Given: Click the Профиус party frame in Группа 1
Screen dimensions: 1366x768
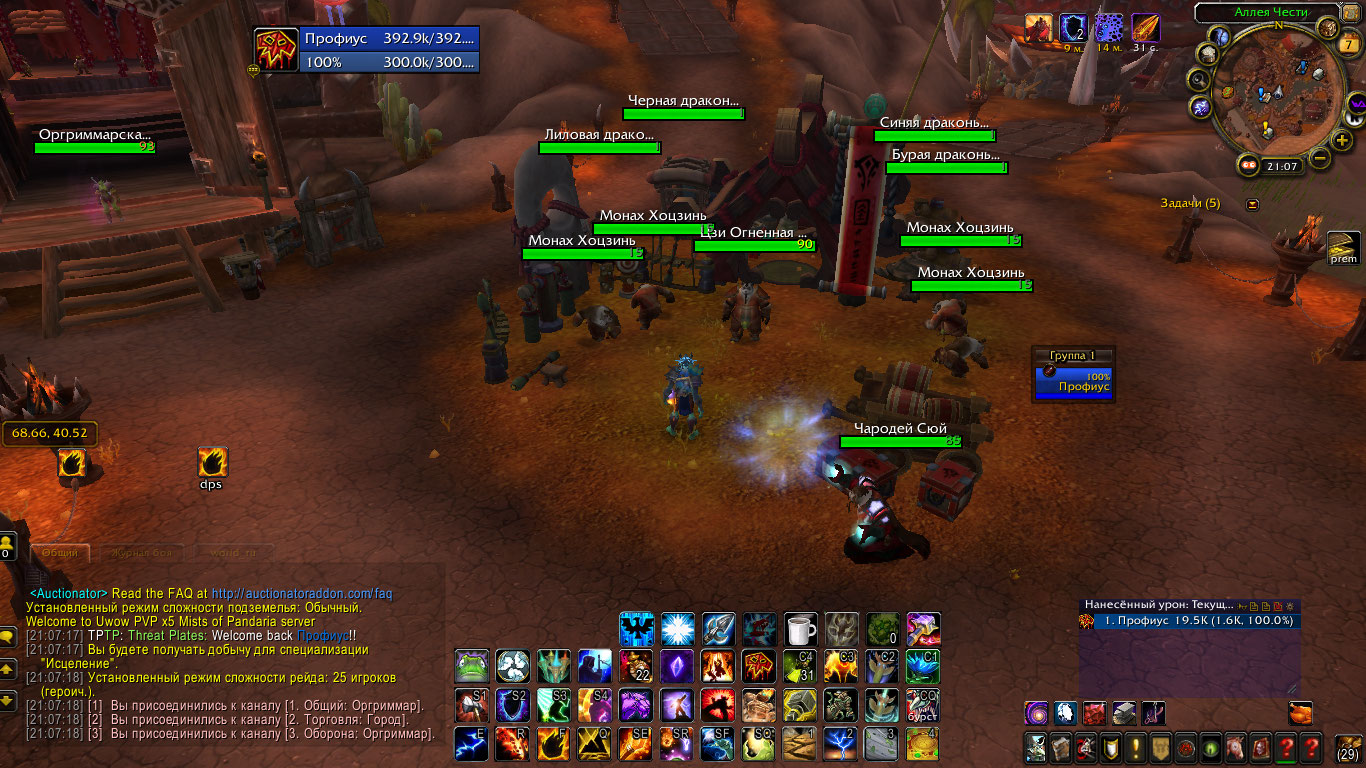Looking at the screenshot, I should 1074,381.
